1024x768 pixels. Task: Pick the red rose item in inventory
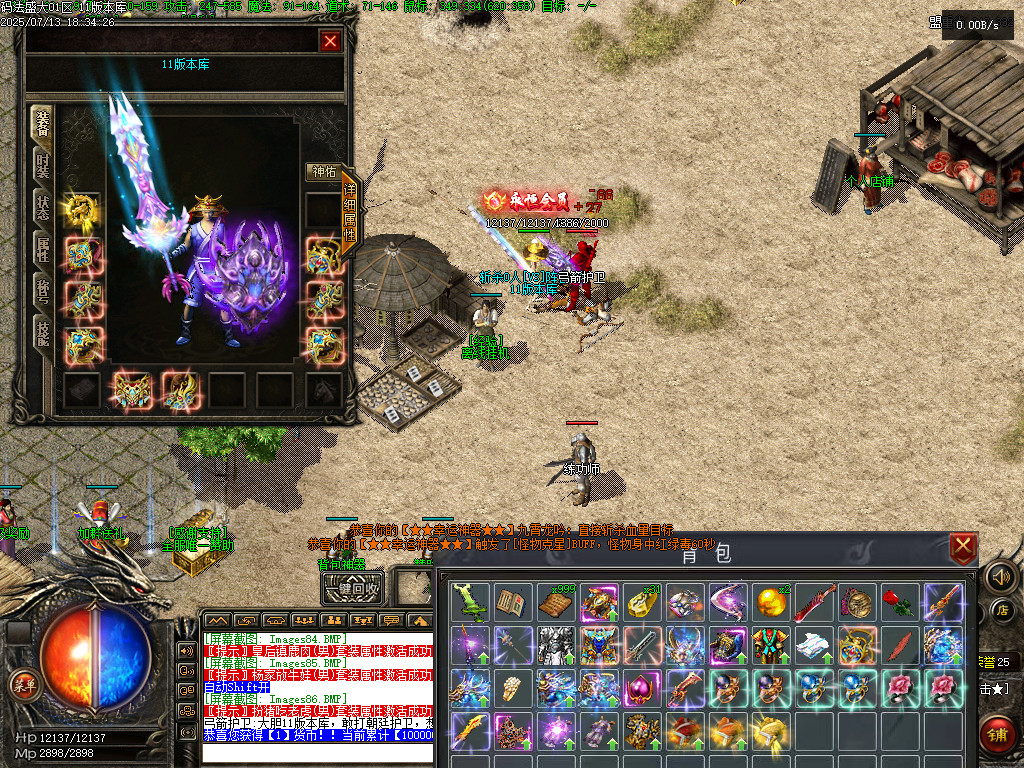pyautogui.click(x=900, y=602)
